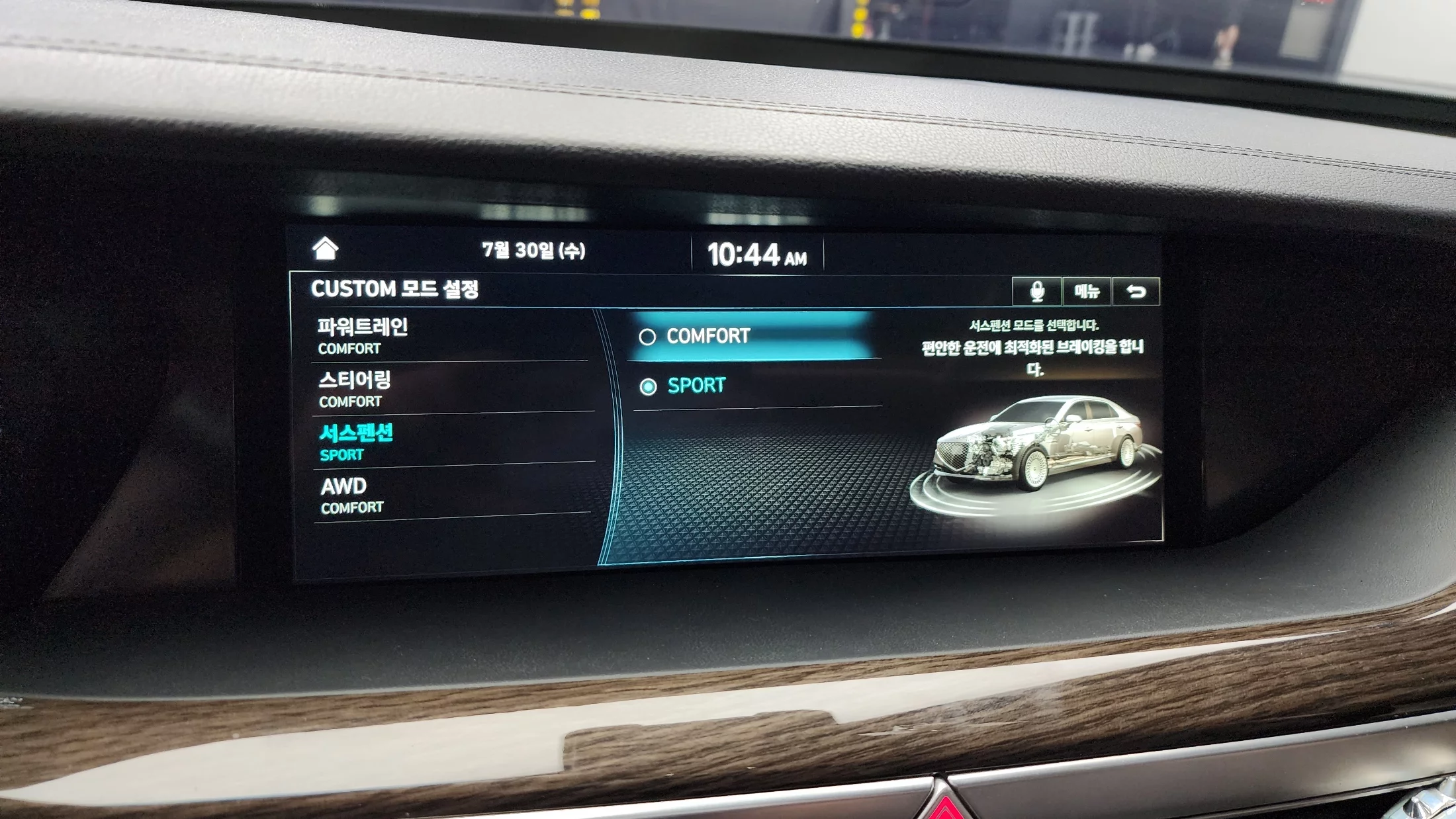This screenshot has height=819, width=1456.
Task: Choose the COMFORT suspension option
Action: pos(751,336)
